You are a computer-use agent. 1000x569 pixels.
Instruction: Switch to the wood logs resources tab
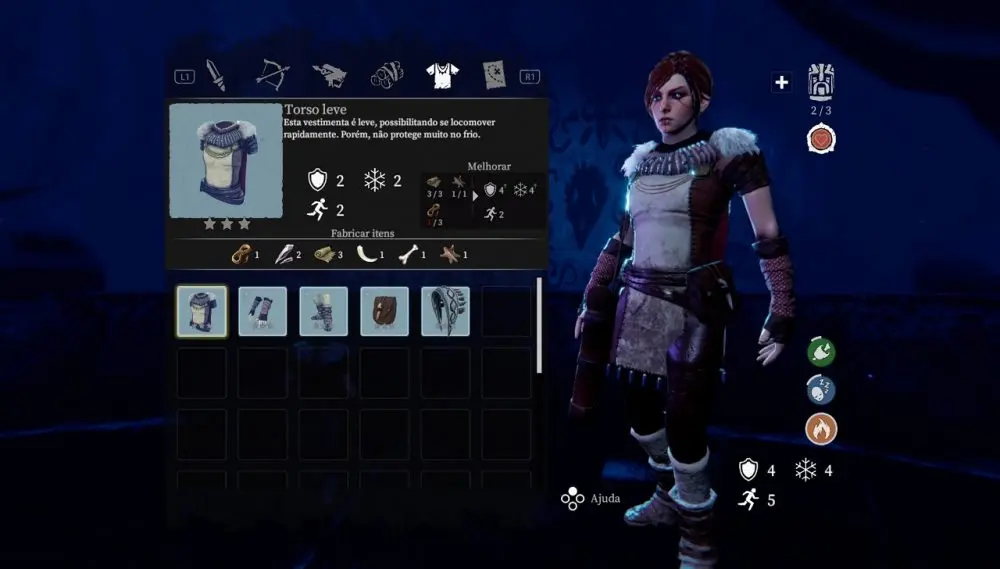[x=385, y=73]
